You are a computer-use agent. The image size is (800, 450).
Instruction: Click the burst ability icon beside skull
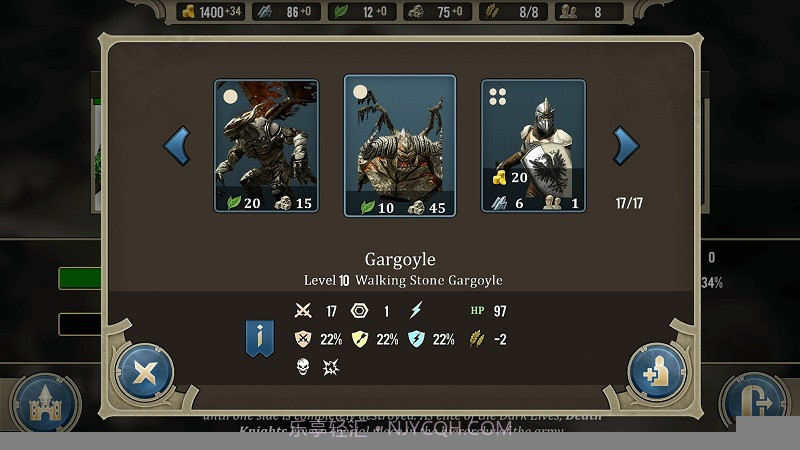click(x=331, y=367)
